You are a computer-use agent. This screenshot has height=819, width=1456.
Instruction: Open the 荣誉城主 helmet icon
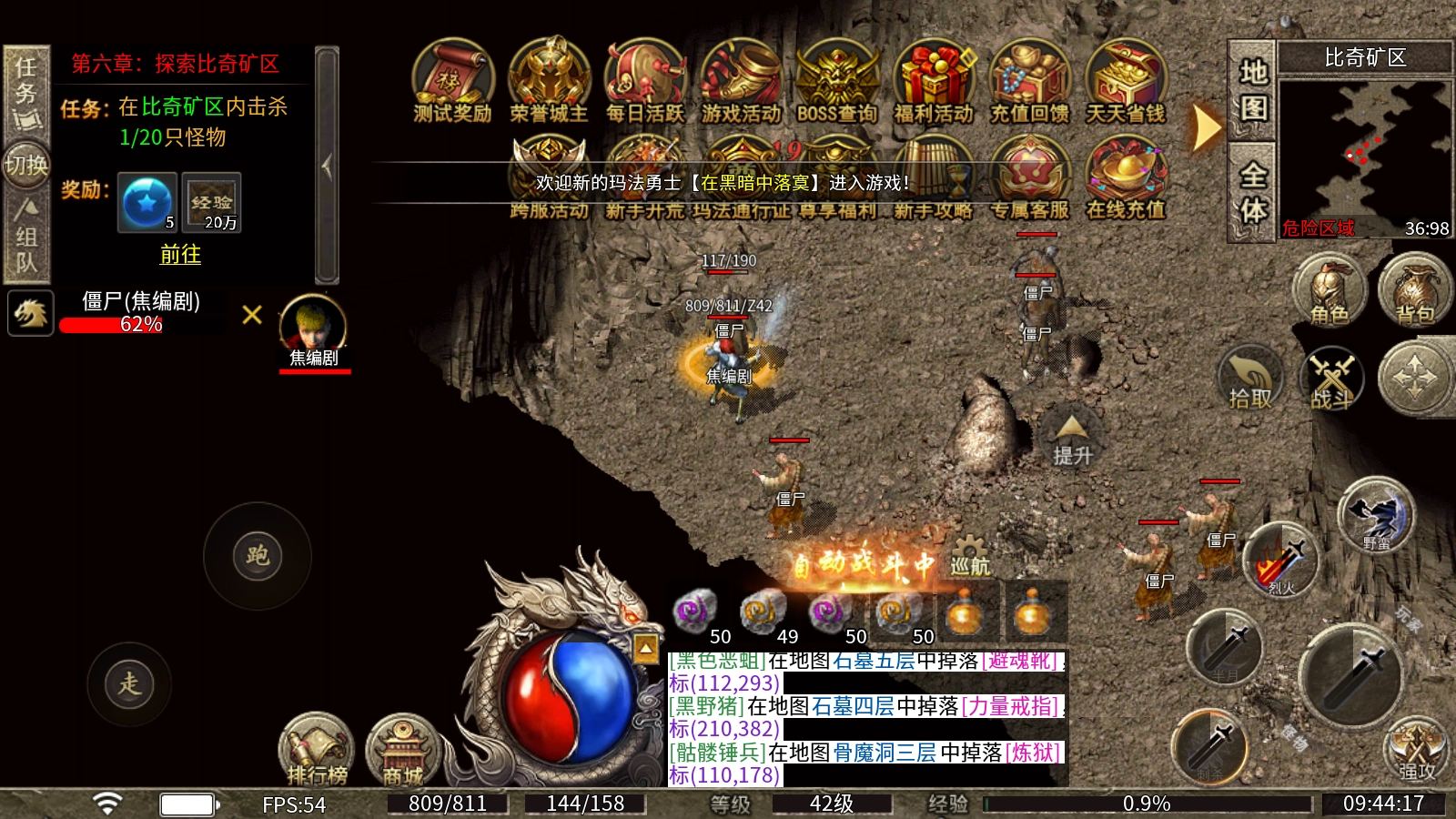[549, 80]
